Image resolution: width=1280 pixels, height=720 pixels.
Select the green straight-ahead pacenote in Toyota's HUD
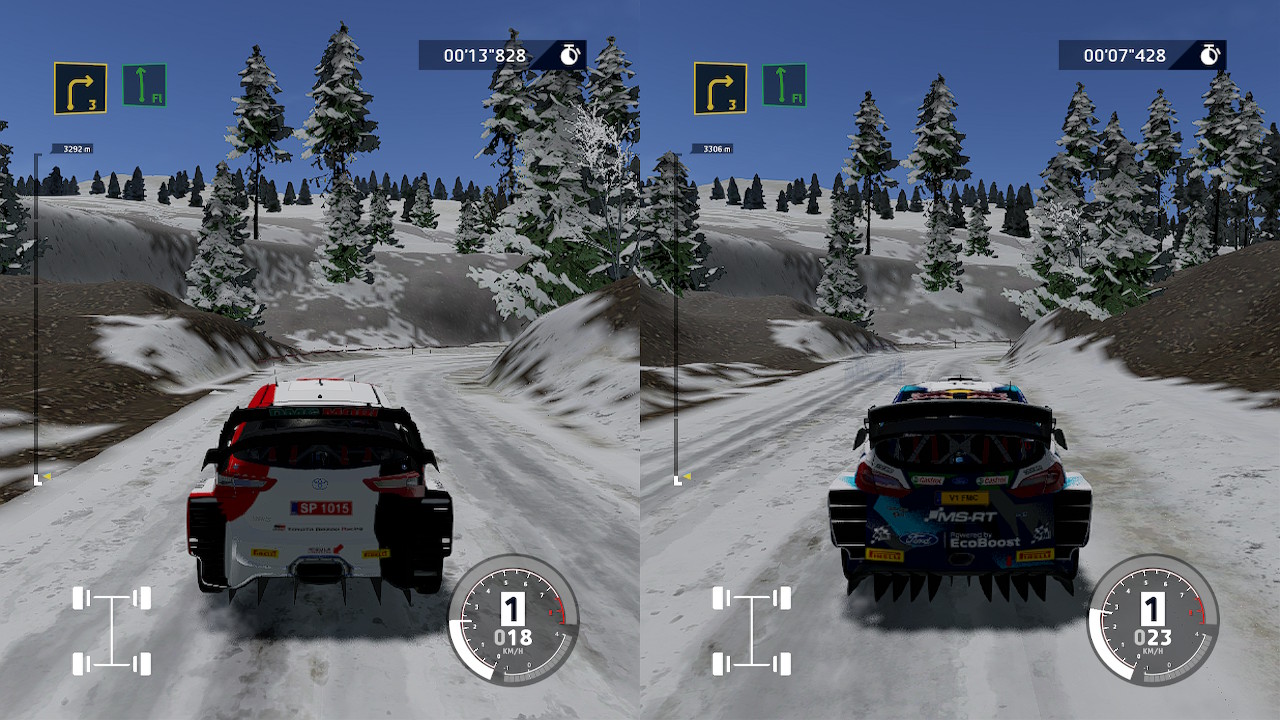click(144, 85)
